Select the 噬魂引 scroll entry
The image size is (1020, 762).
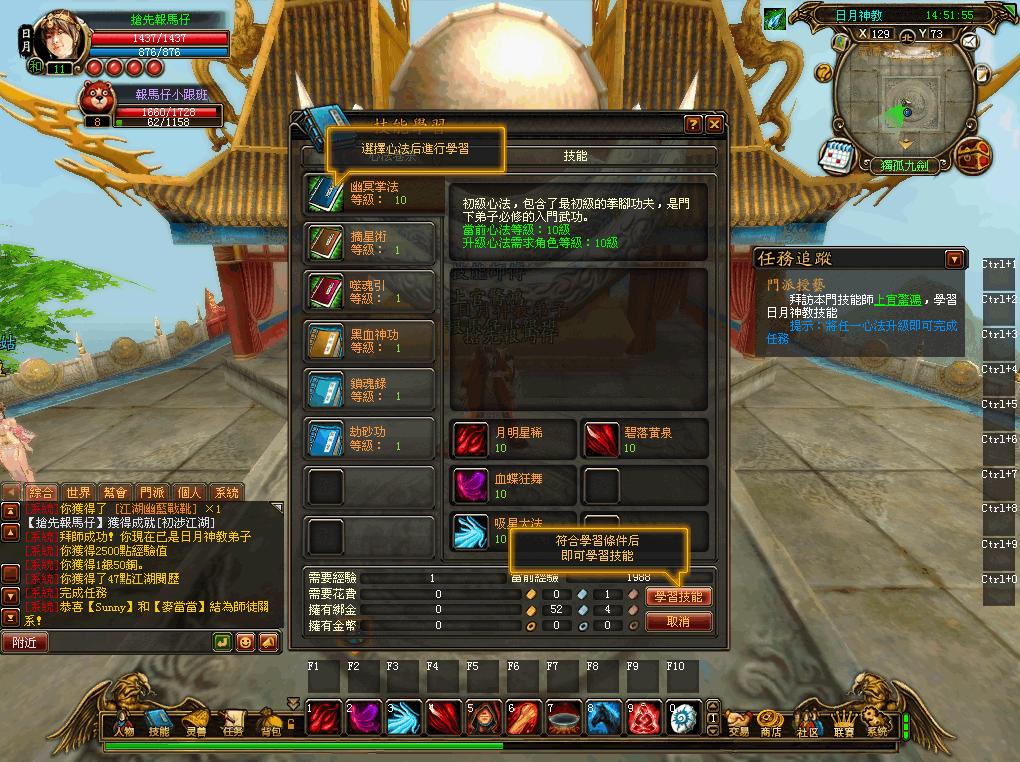369,291
